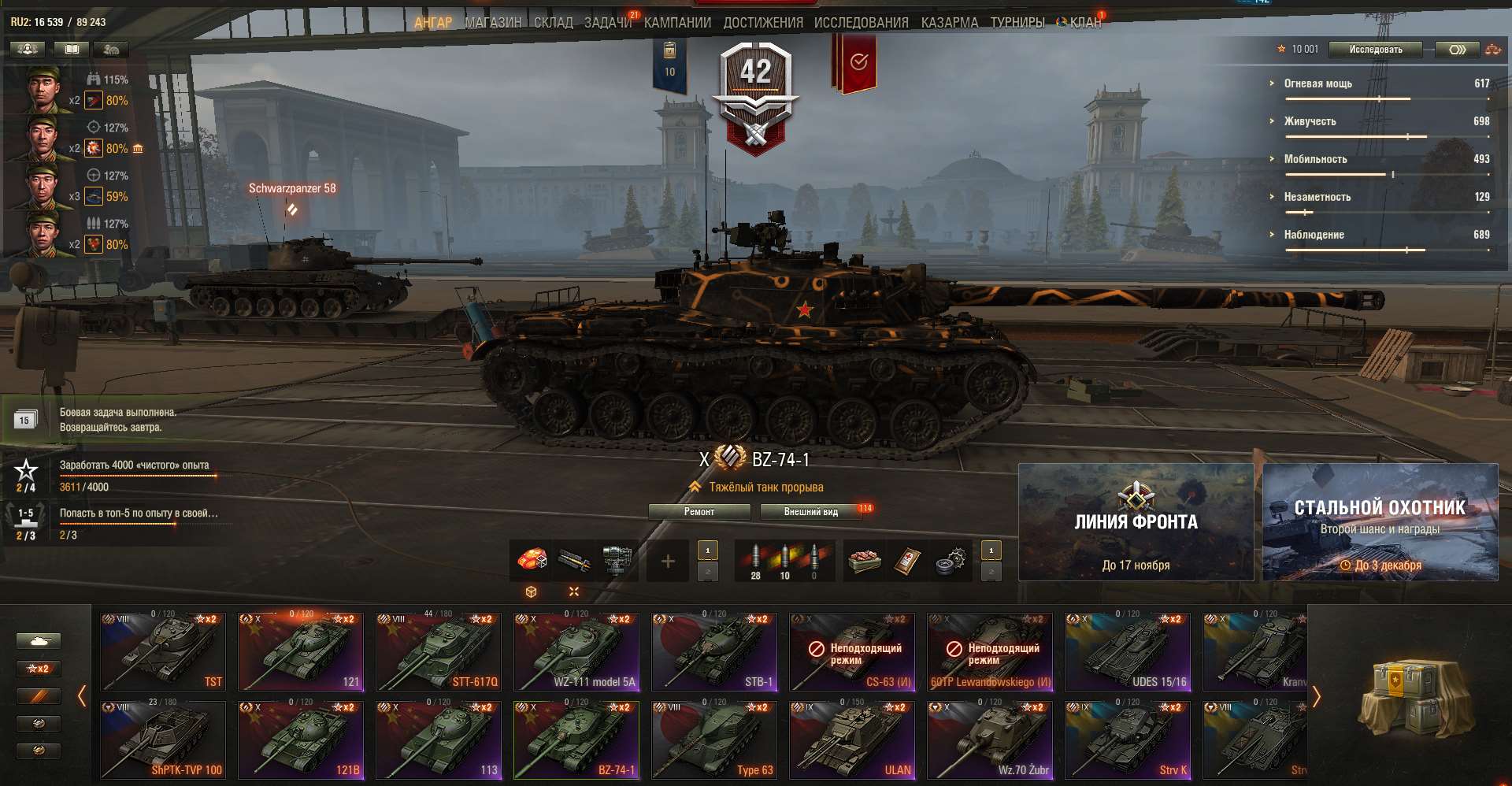
Task: Enable the x2 experience carousel filter
Action: [38, 668]
